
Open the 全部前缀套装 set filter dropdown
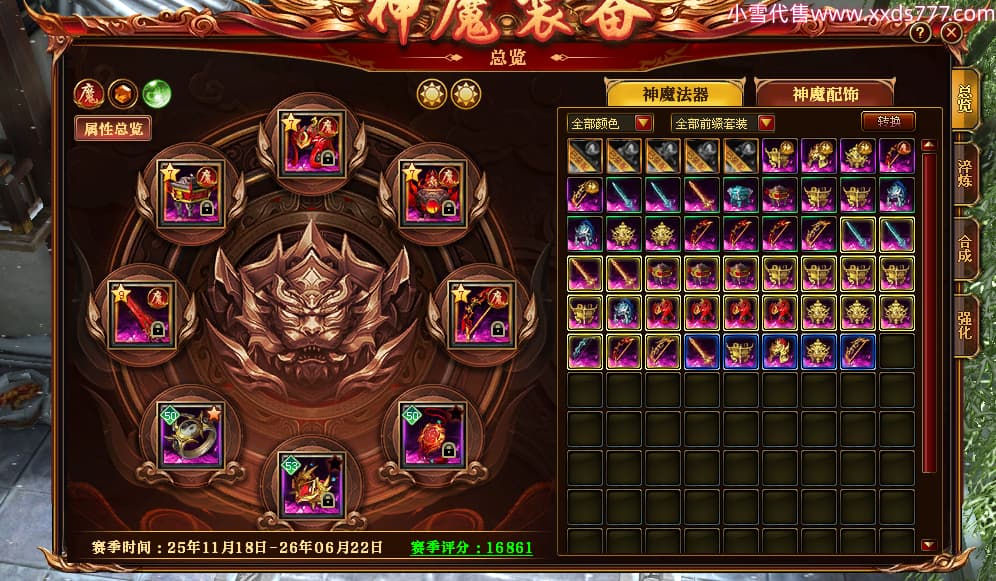pyautogui.click(x=724, y=123)
